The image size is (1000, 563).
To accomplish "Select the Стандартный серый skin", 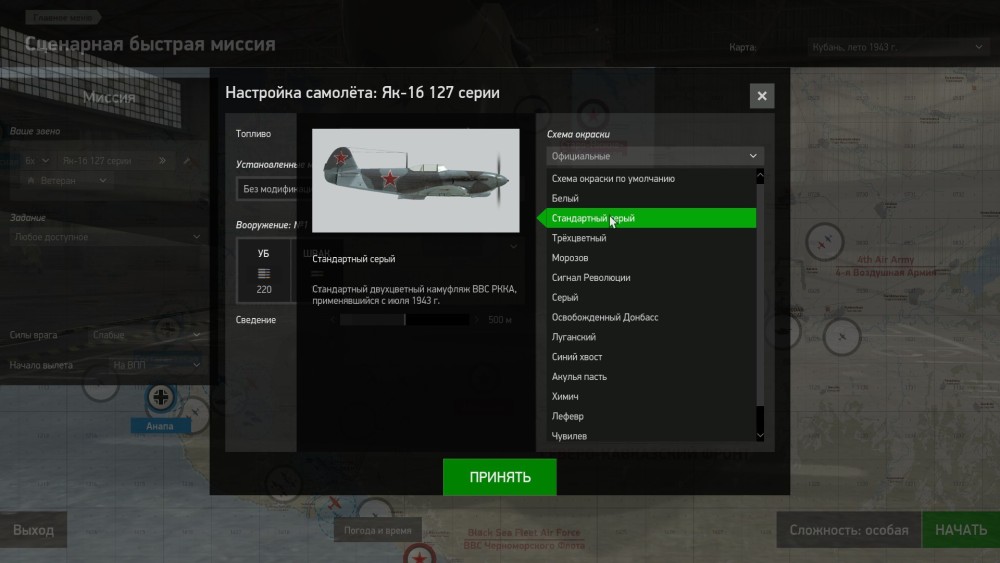I will 593,218.
